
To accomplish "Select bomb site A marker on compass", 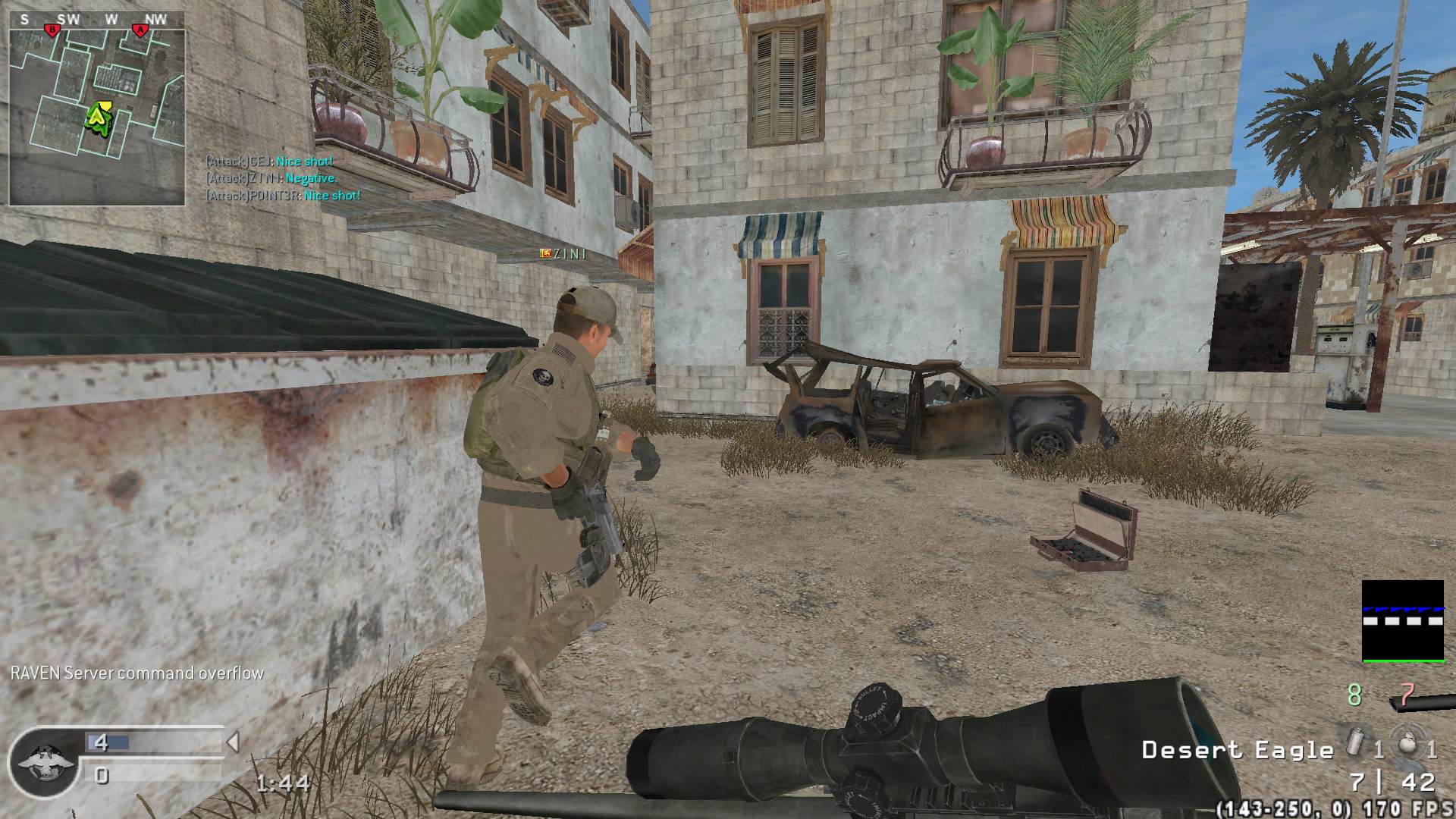I will tap(140, 30).
